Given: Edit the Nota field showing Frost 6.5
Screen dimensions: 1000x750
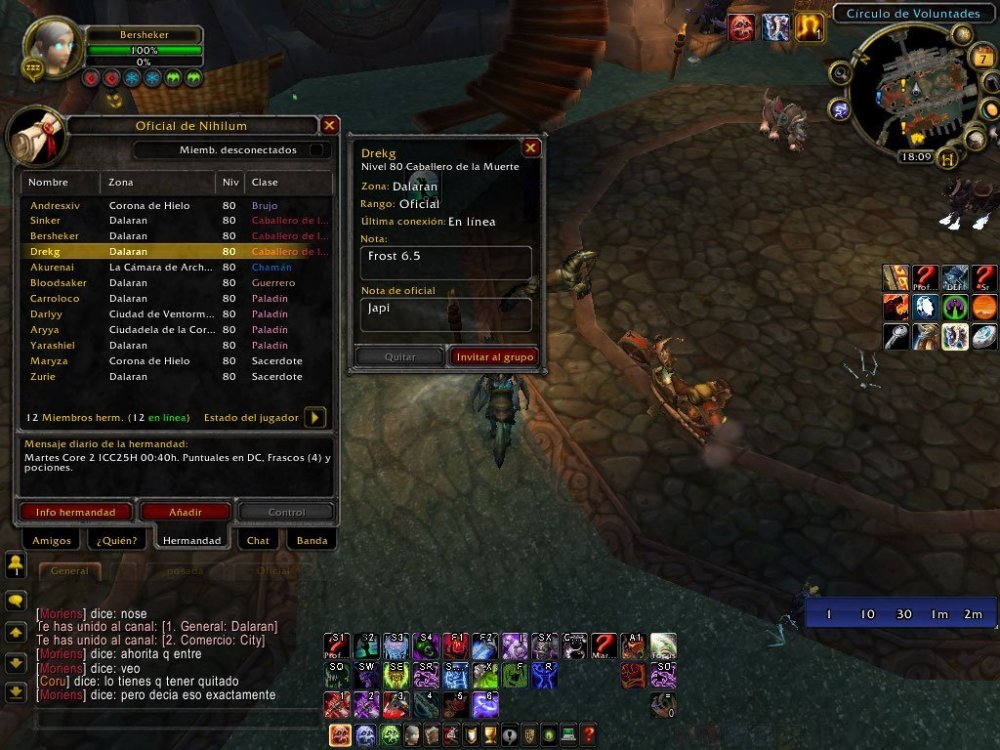Looking at the screenshot, I should [446, 263].
